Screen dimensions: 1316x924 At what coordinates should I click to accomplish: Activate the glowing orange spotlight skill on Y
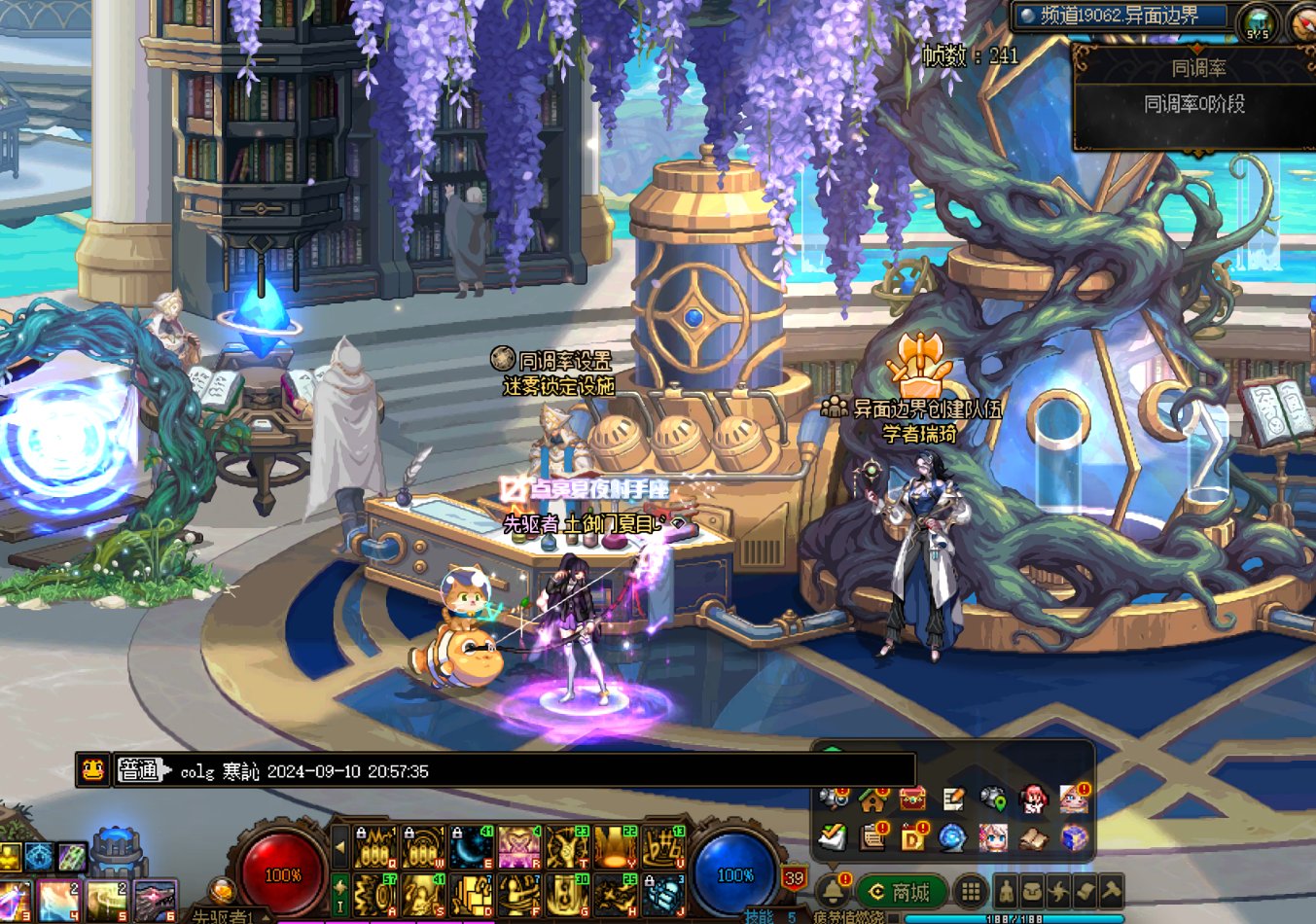click(615, 848)
